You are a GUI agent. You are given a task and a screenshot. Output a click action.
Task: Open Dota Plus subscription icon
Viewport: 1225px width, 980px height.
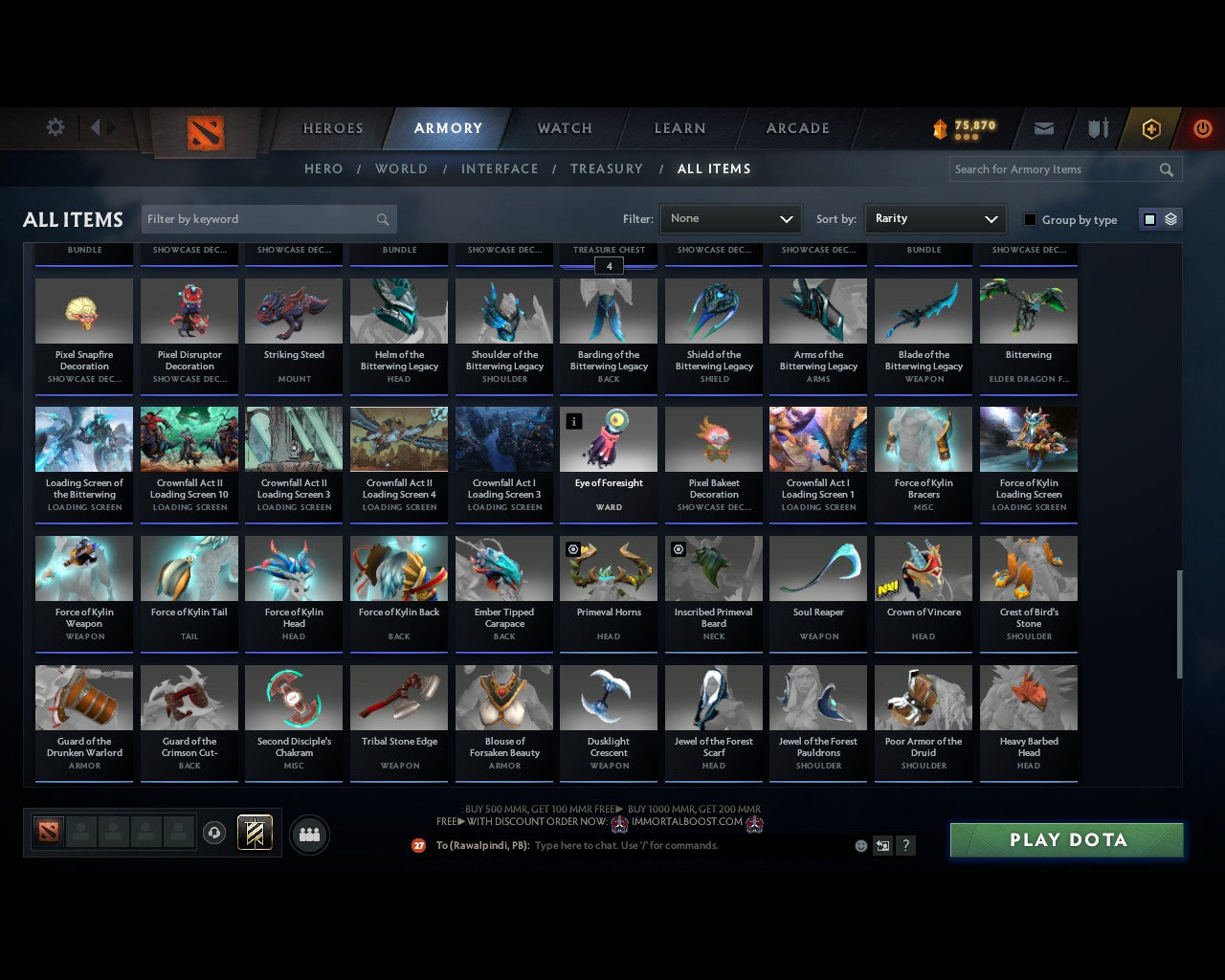(x=1151, y=128)
